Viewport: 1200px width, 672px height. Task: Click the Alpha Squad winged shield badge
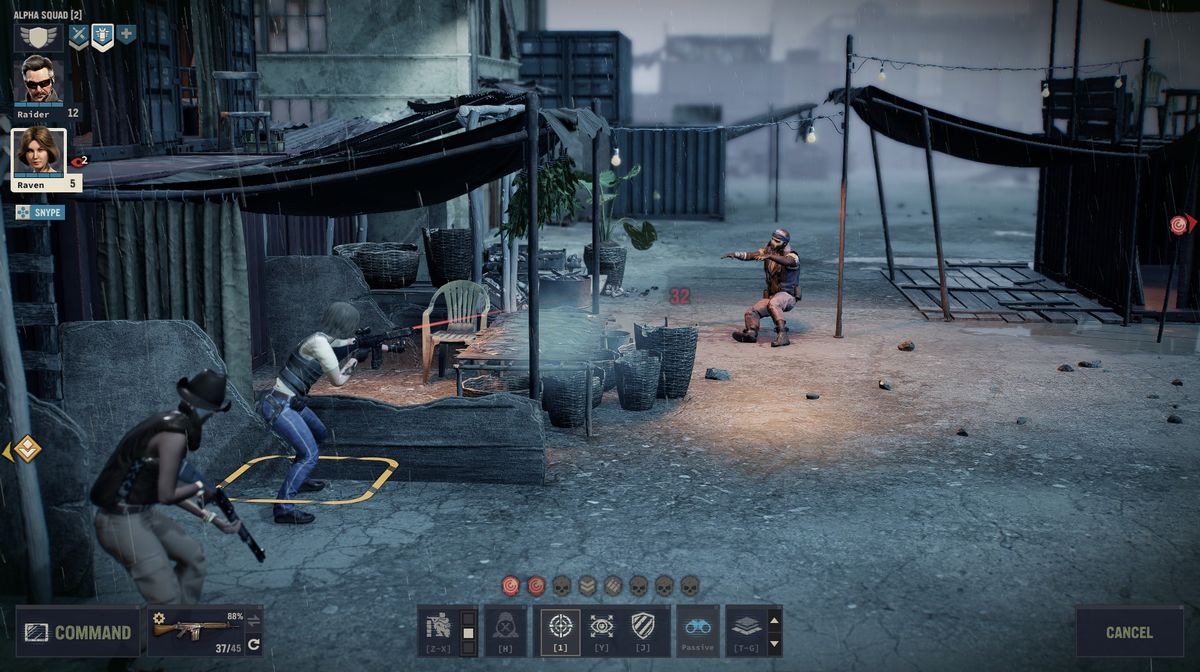click(x=39, y=37)
